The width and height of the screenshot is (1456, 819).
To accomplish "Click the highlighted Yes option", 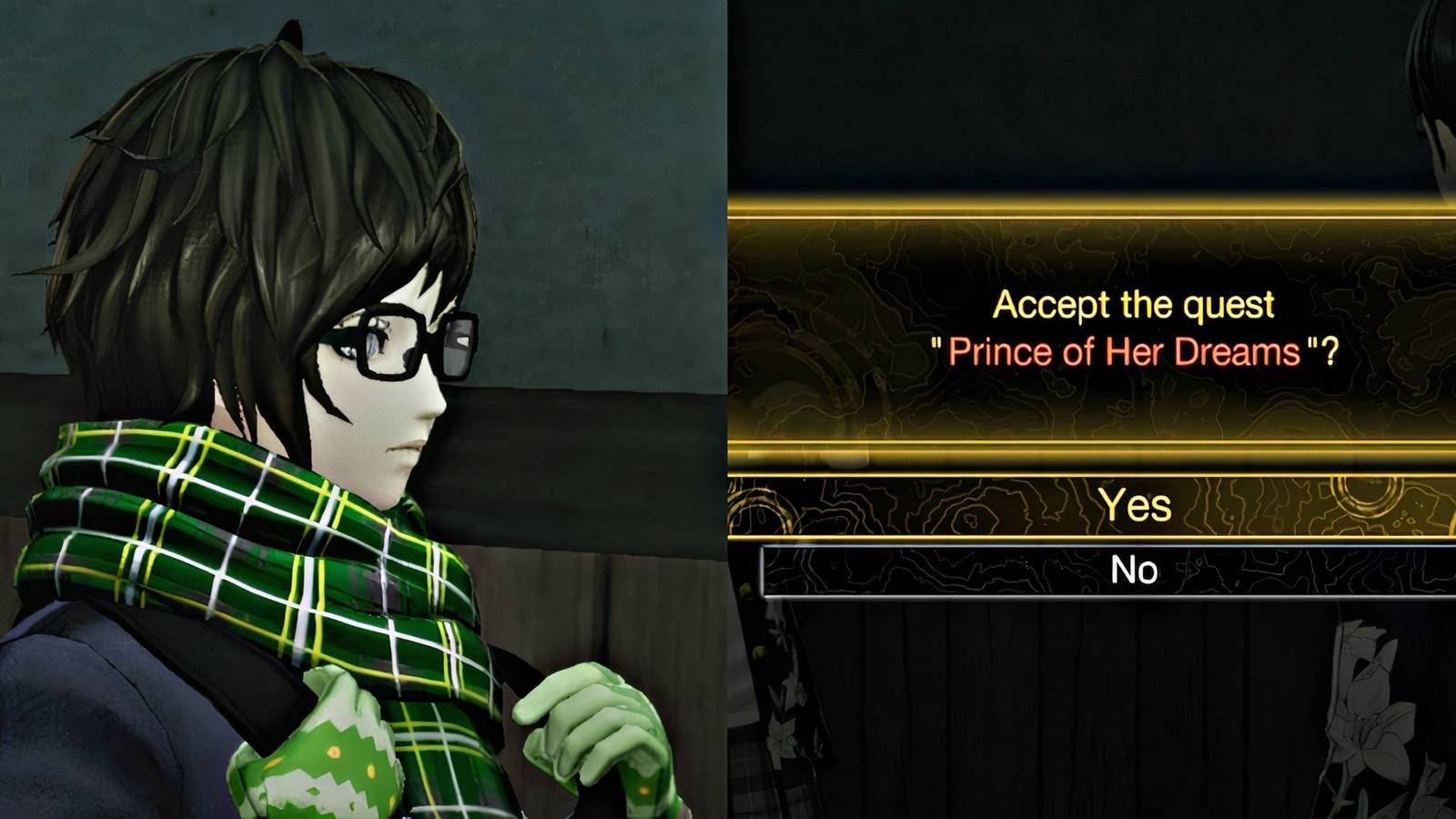I will coord(1133,504).
